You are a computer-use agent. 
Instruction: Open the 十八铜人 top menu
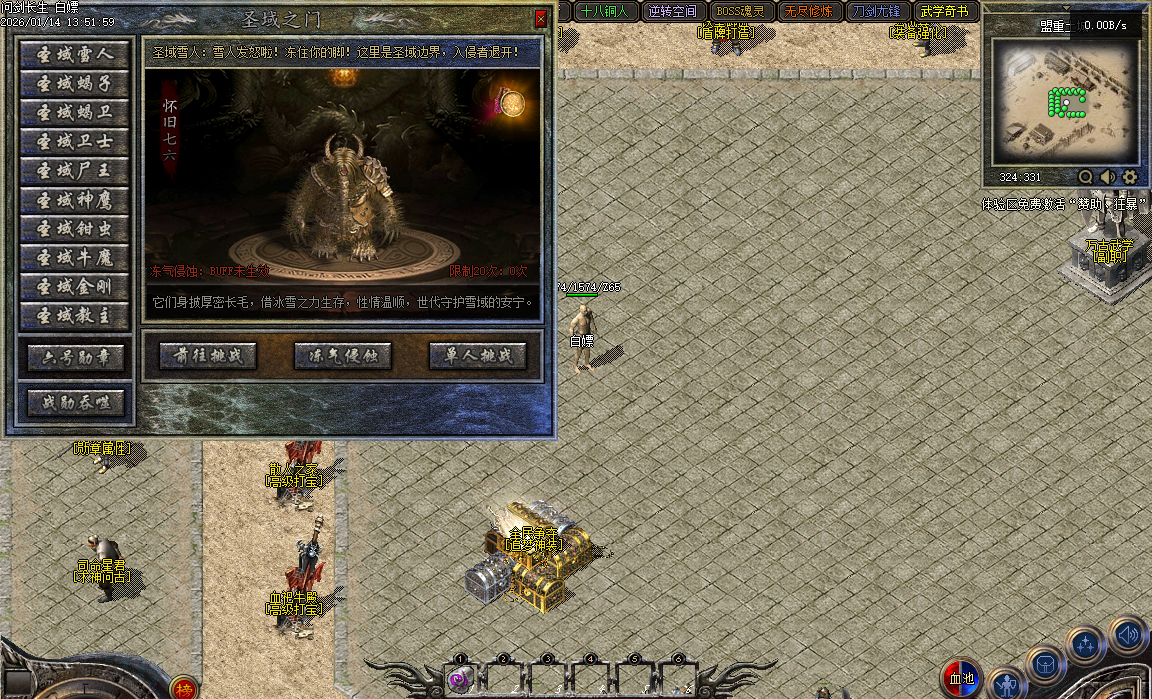604,12
